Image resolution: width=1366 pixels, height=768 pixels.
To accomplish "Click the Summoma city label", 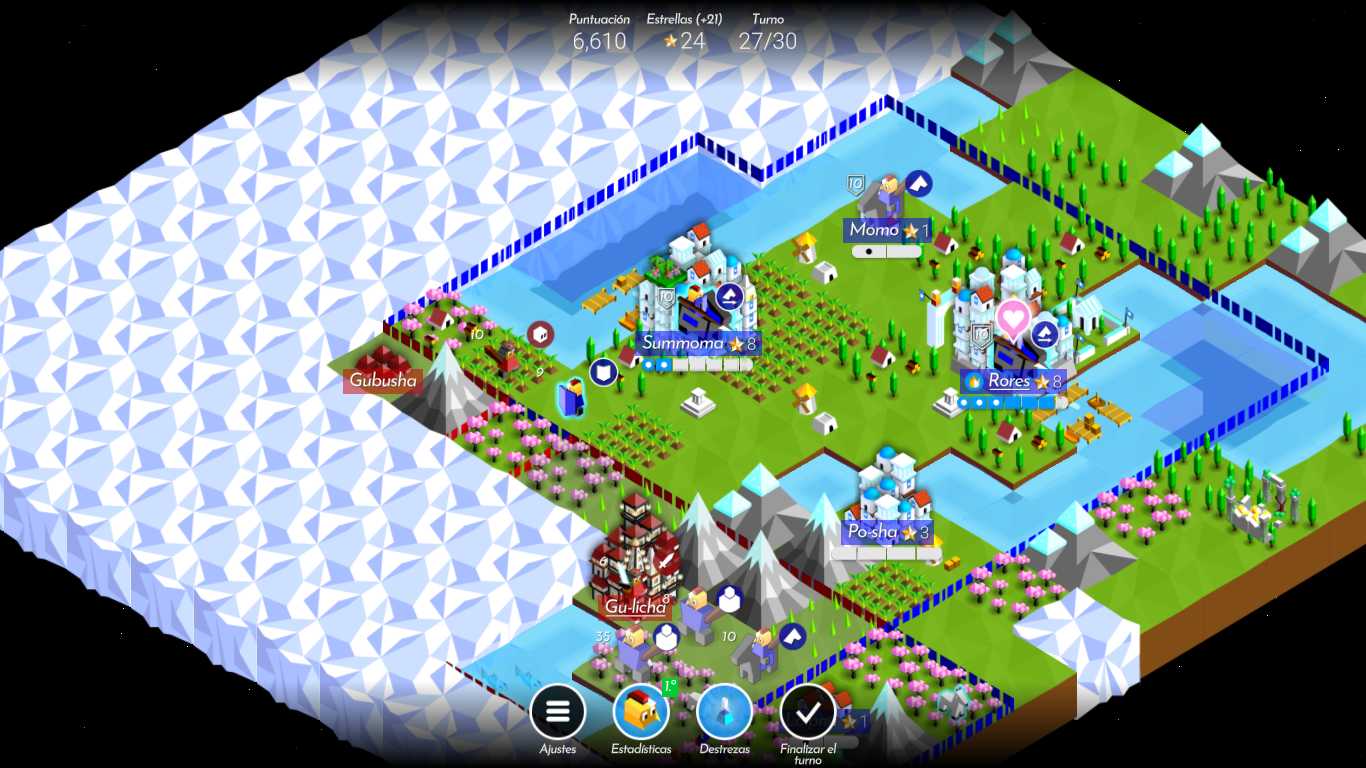I will (684, 343).
